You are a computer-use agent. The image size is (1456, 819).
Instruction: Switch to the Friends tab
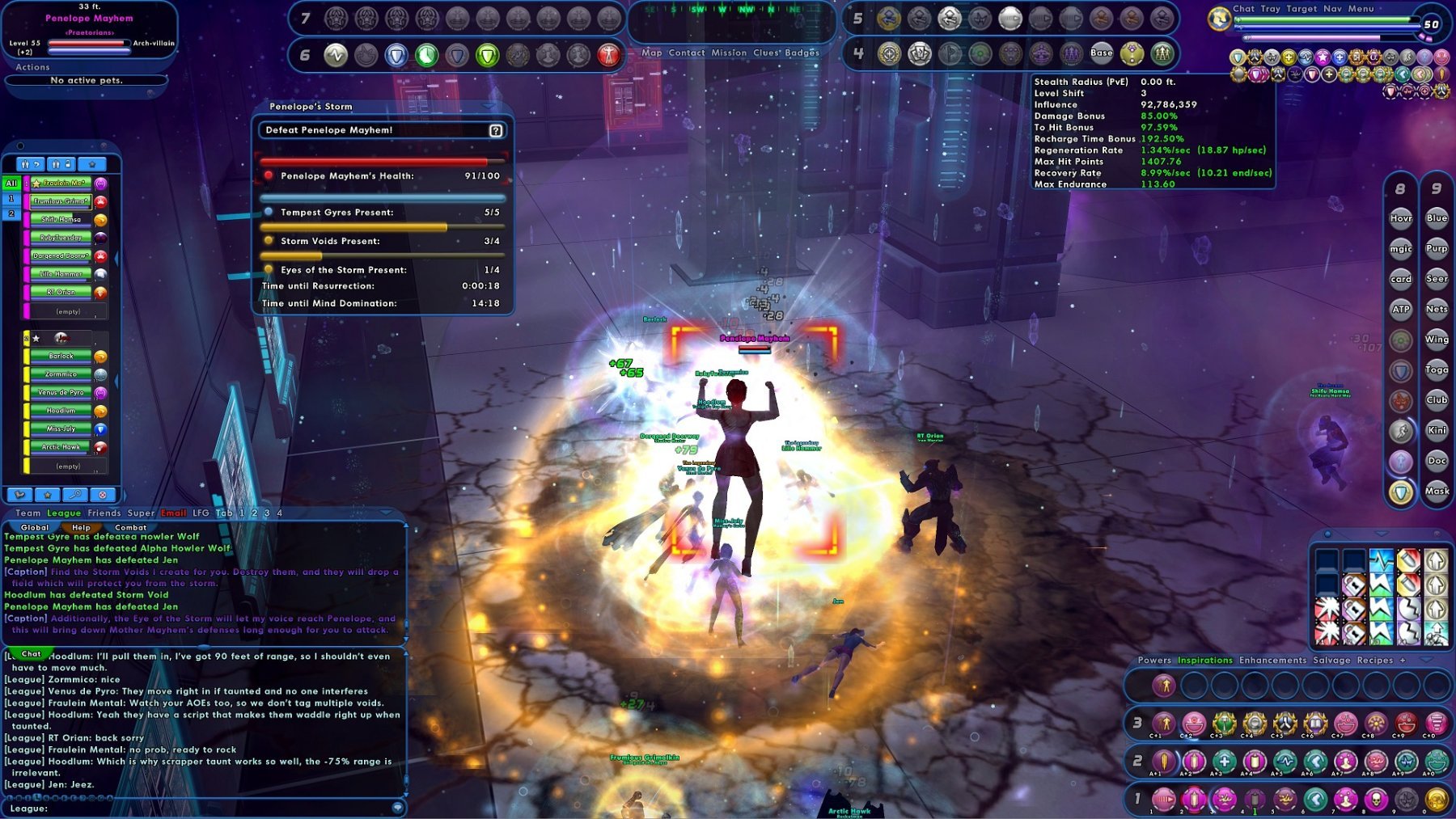click(104, 513)
